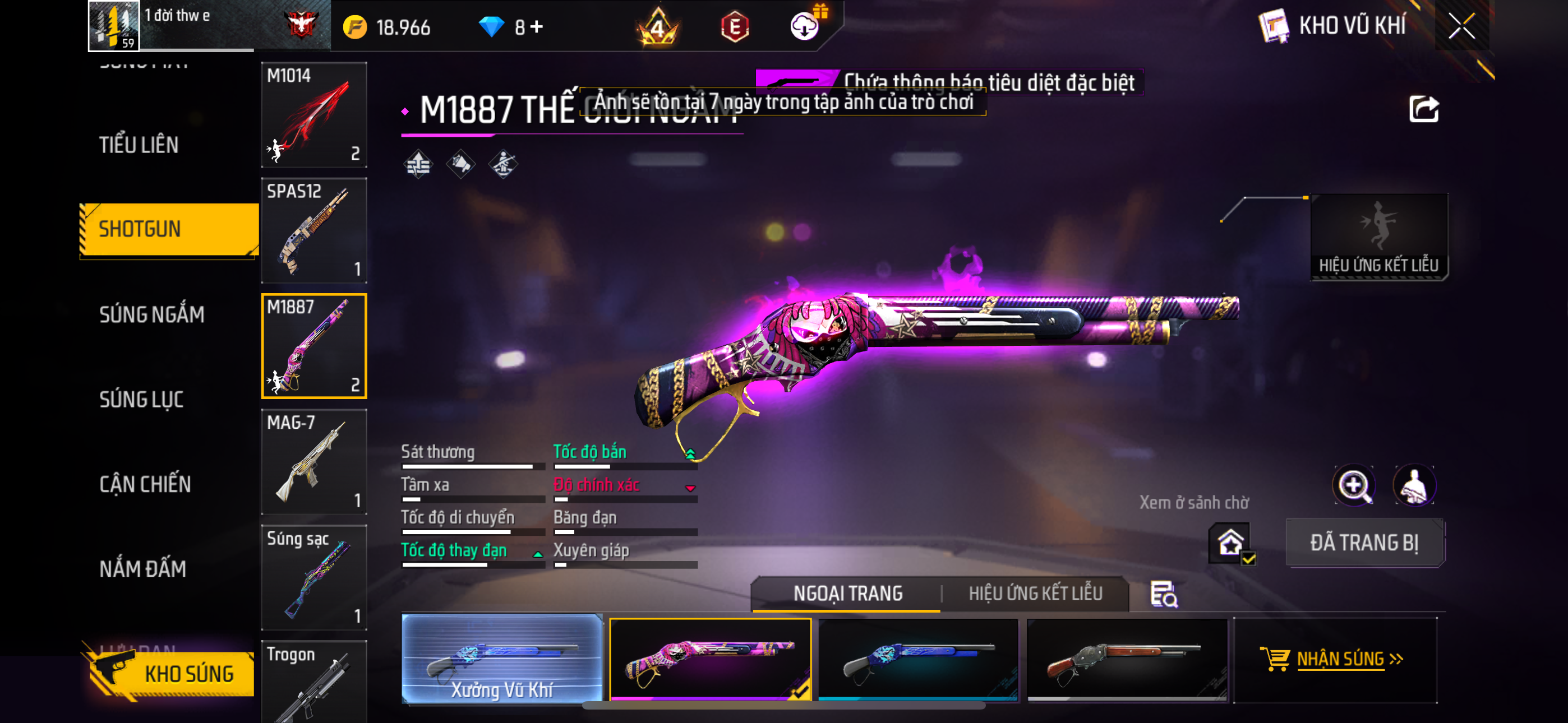Choose the Súng sạc weapon tile
Image resolution: width=1568 pixels, height=723 pixels.
pyautogui.click(x=313, y=577)
